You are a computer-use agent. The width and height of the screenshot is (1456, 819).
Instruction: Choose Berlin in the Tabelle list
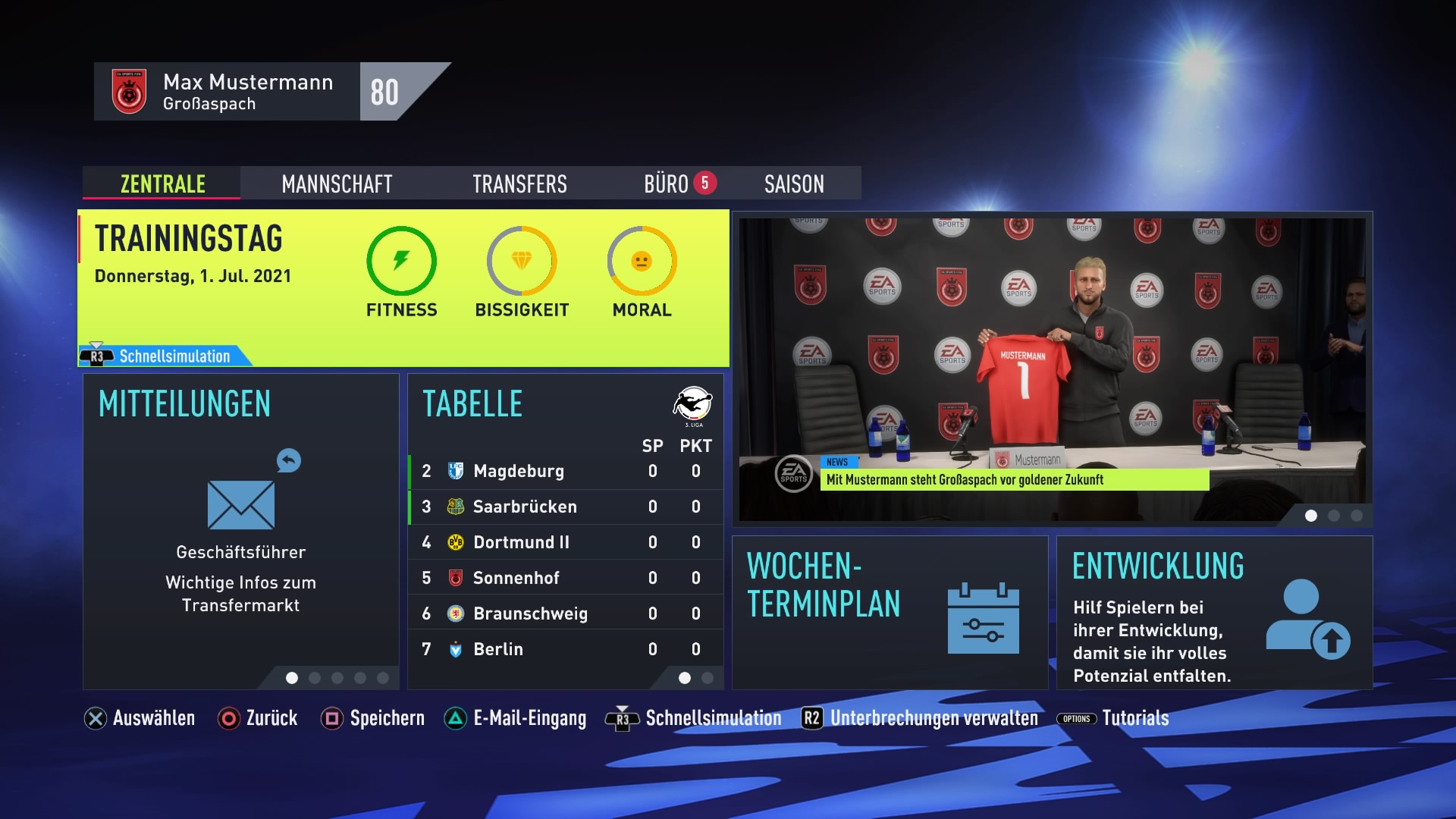click(x=565, y=649)
